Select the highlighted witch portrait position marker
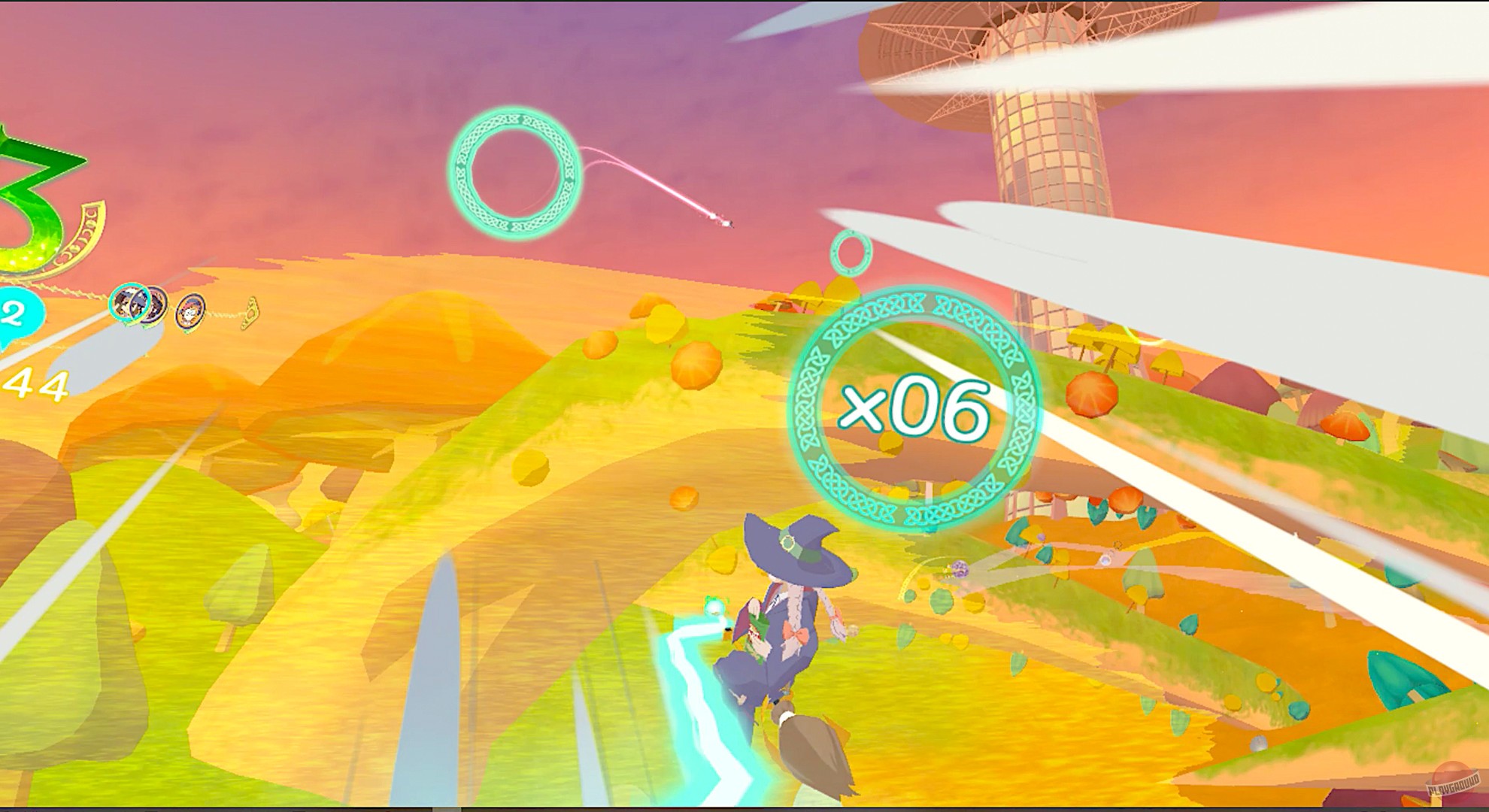This screenshot has height=812, width=1489. click(x=130, y=301)
